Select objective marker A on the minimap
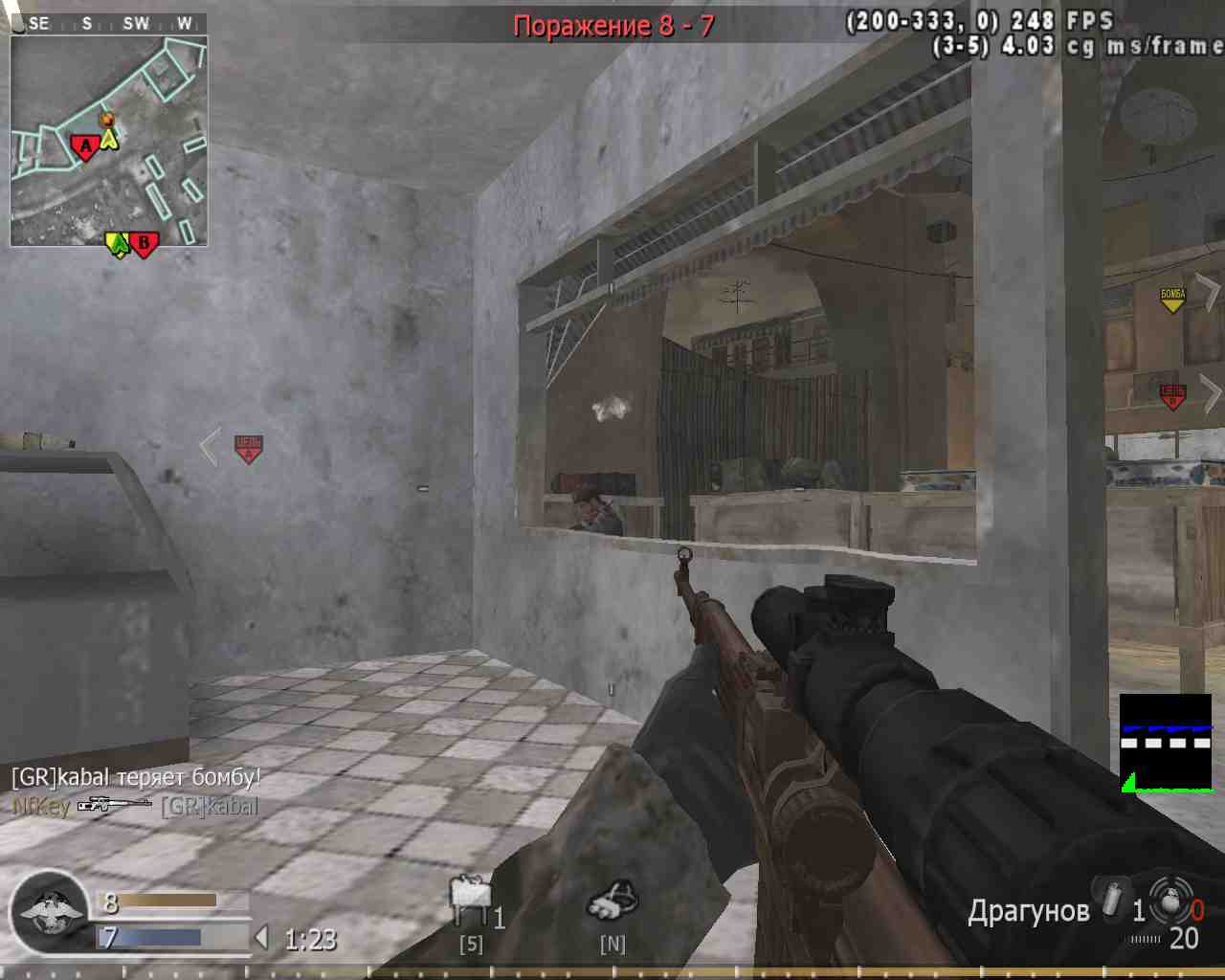This screenshot has width=1225, height=980. pyautogui.click(x=84, y=144)
